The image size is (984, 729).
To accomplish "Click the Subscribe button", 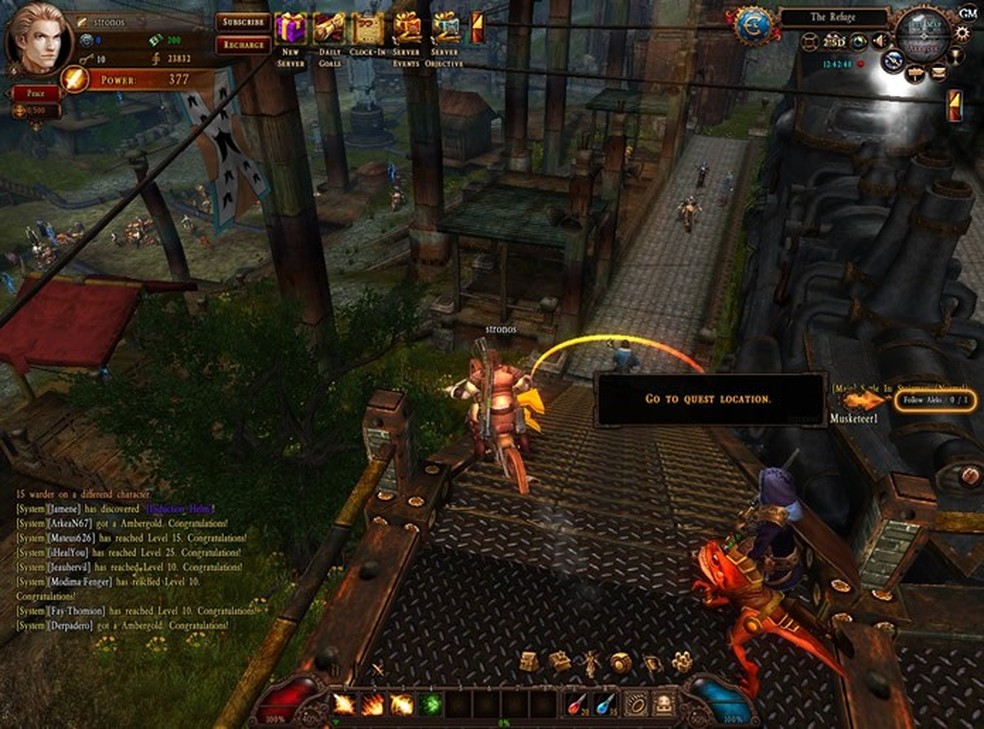I will click(243, 22).
